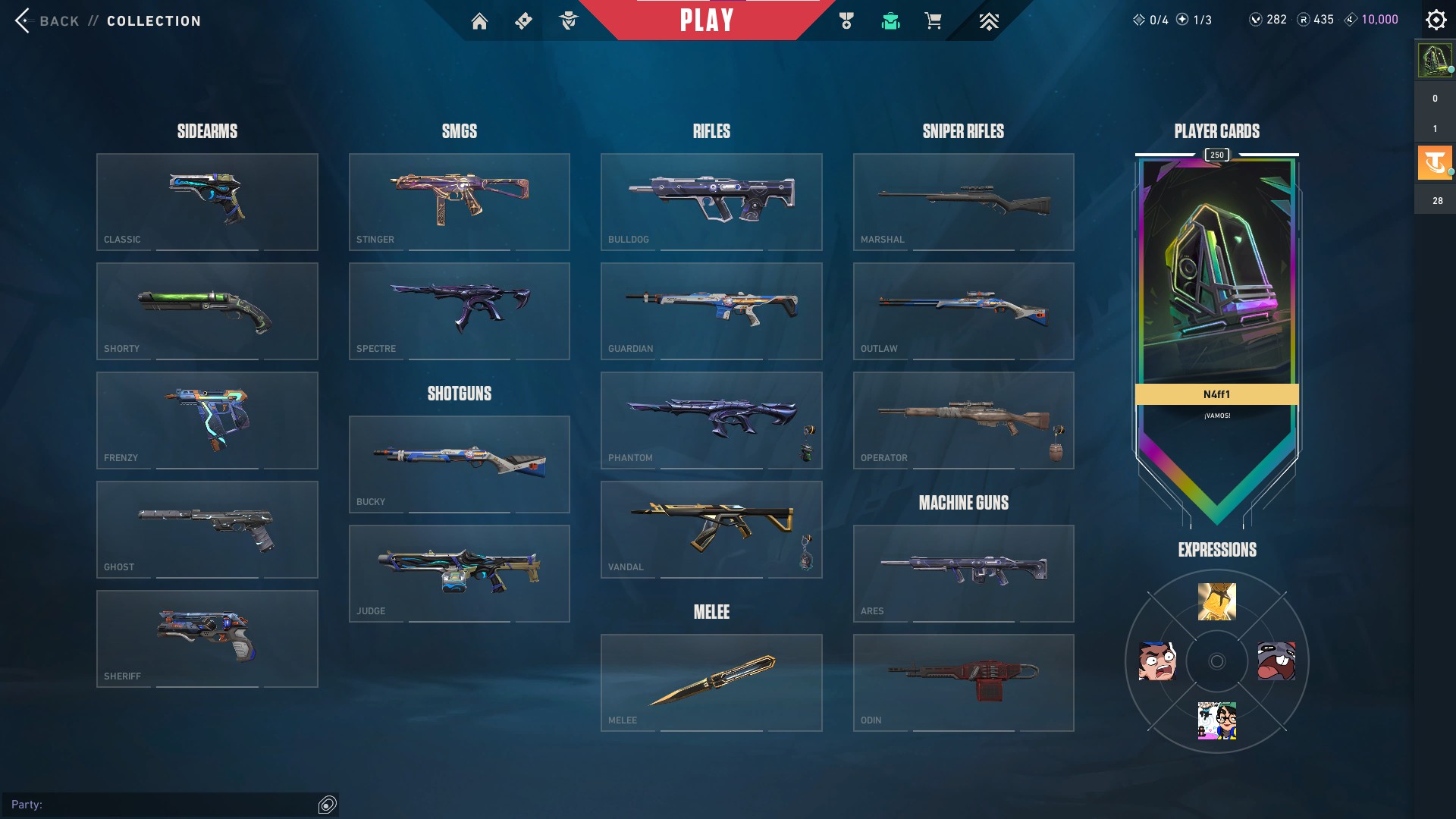
Task: Open the home tab
Action: pos(479,21)
